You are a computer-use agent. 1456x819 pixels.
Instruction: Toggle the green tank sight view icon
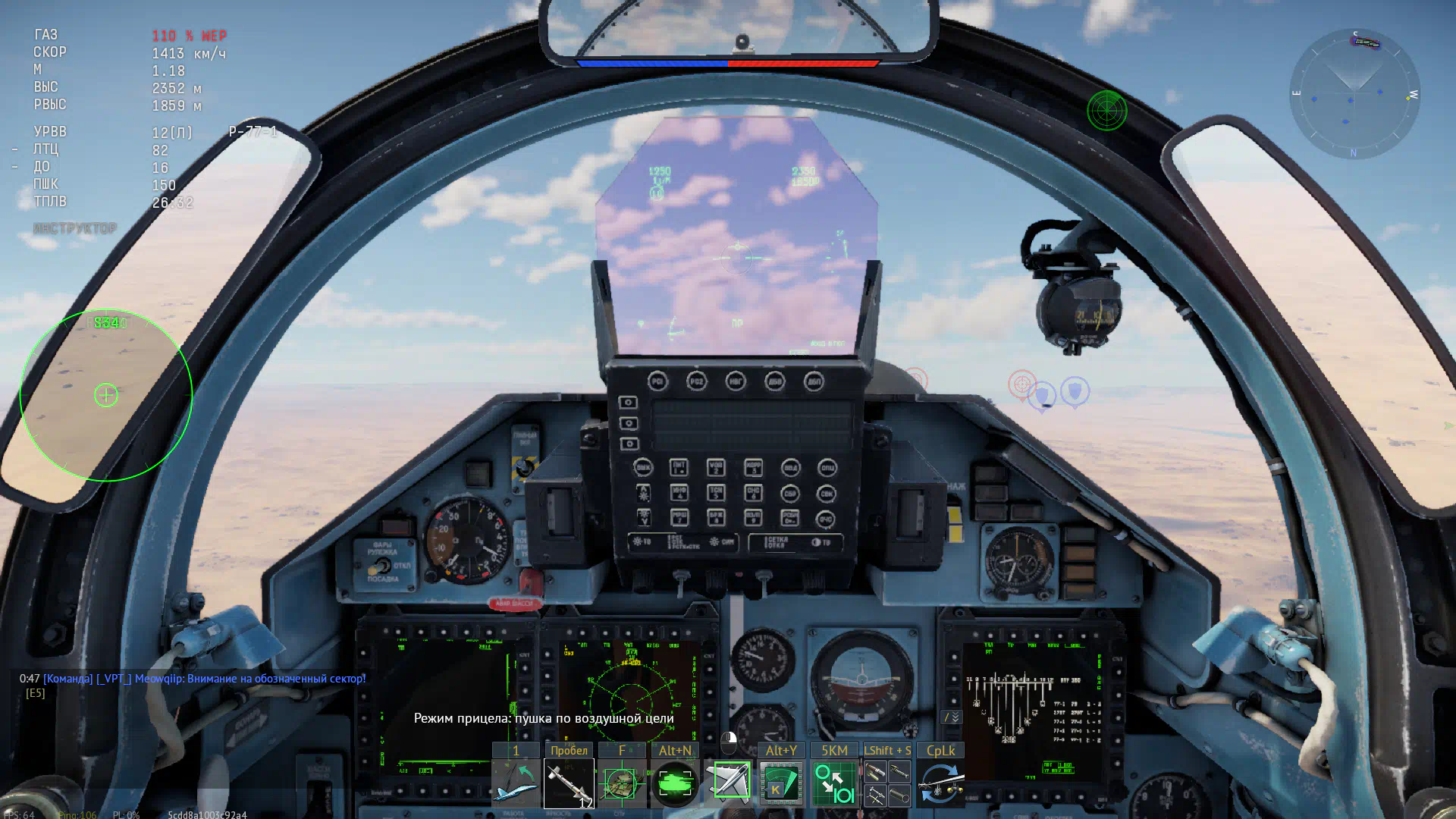[x=675, y=783]
